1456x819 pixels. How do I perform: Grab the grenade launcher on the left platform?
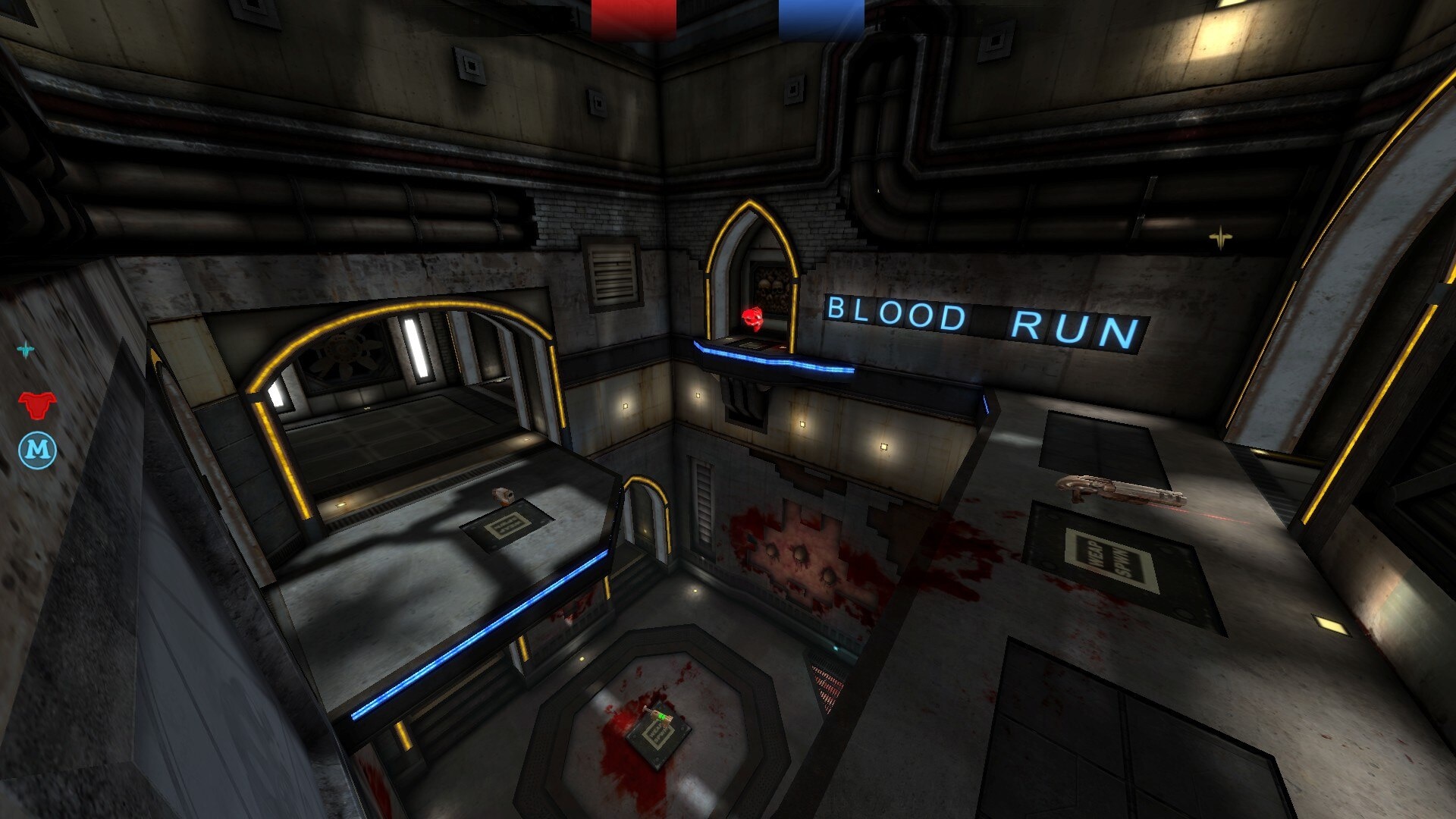pyautogui.click(x=503, y=494)
